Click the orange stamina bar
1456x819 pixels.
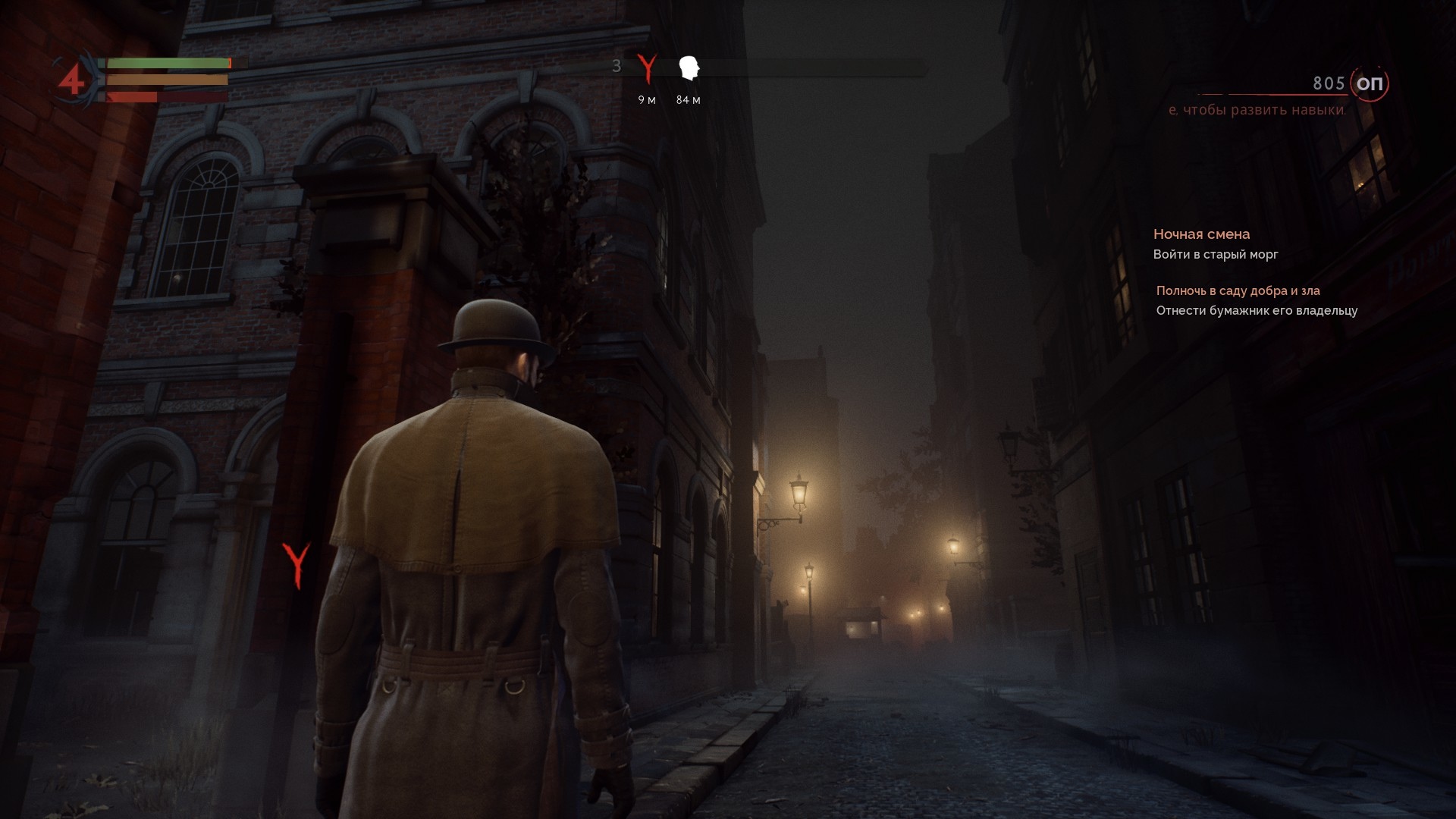pyautogui.click(x=167, y=79)
